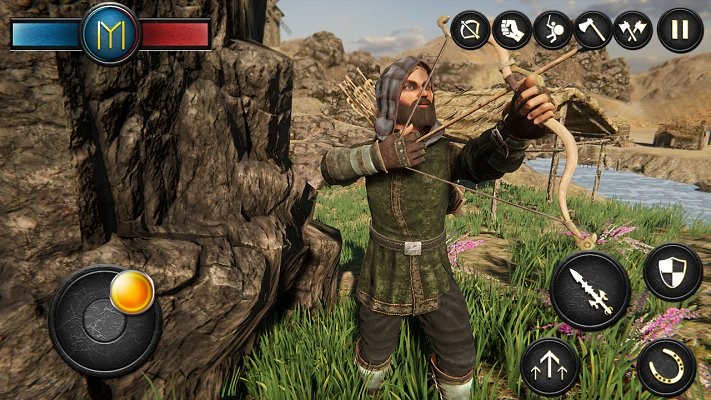Switch to the fist weapon icon
Screen dimensions: 711x400
(x=511, y=29)
